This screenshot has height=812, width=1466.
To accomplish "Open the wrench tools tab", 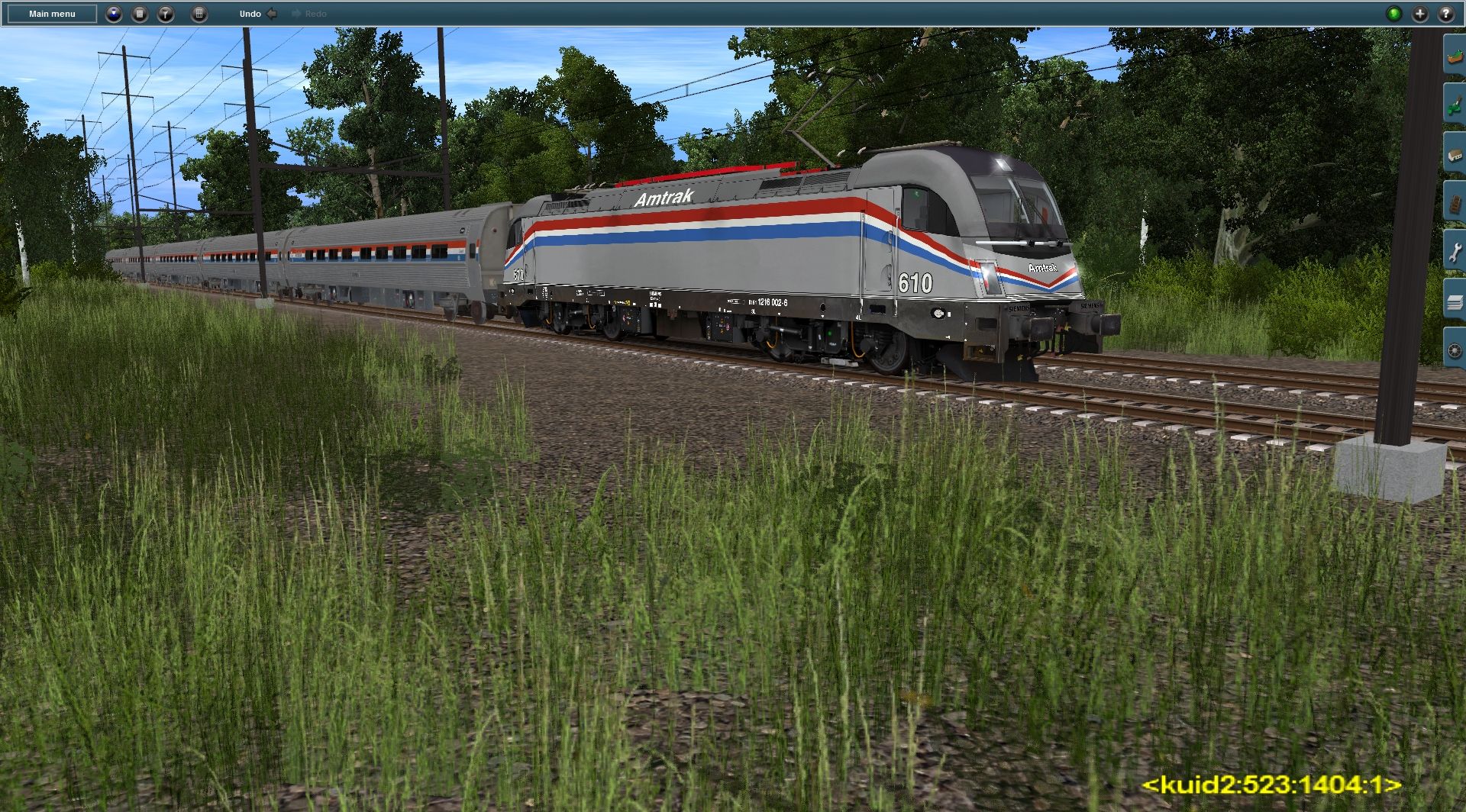I will 1455,252.
